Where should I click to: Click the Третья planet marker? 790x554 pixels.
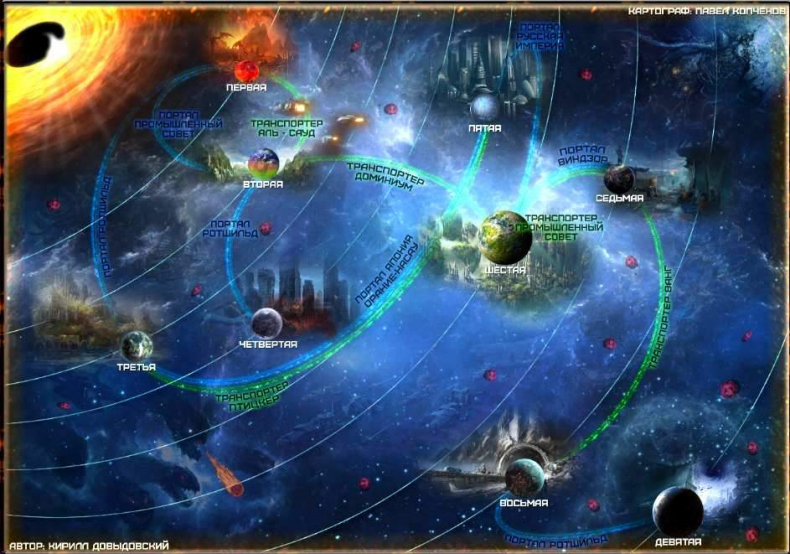pos(137,346)
